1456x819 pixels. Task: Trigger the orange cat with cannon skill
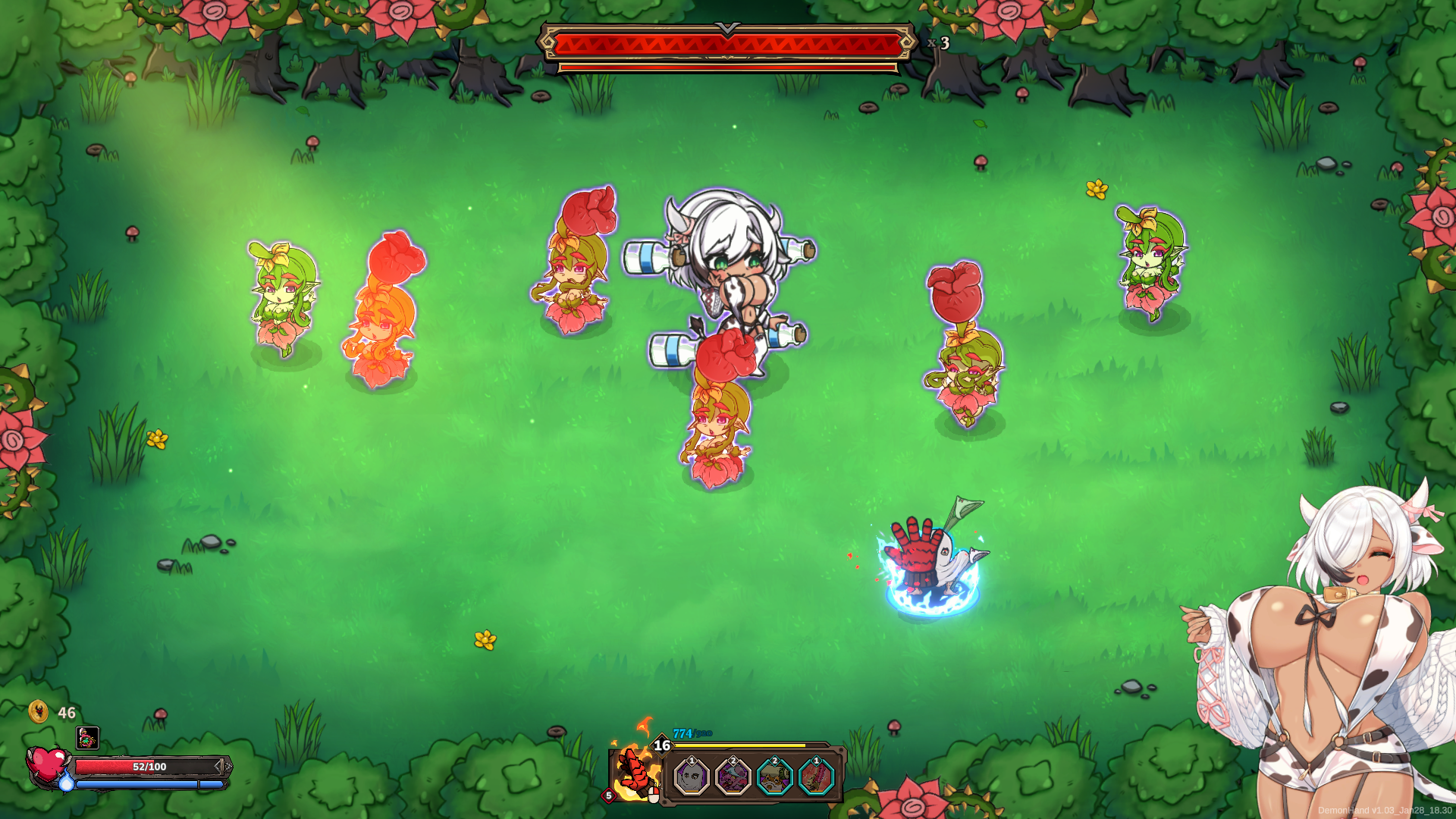(774, 777)
